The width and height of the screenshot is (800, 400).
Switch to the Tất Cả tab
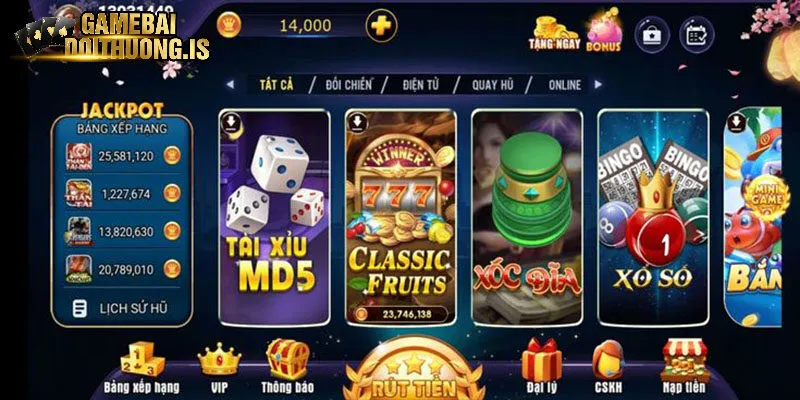(274, 85)
